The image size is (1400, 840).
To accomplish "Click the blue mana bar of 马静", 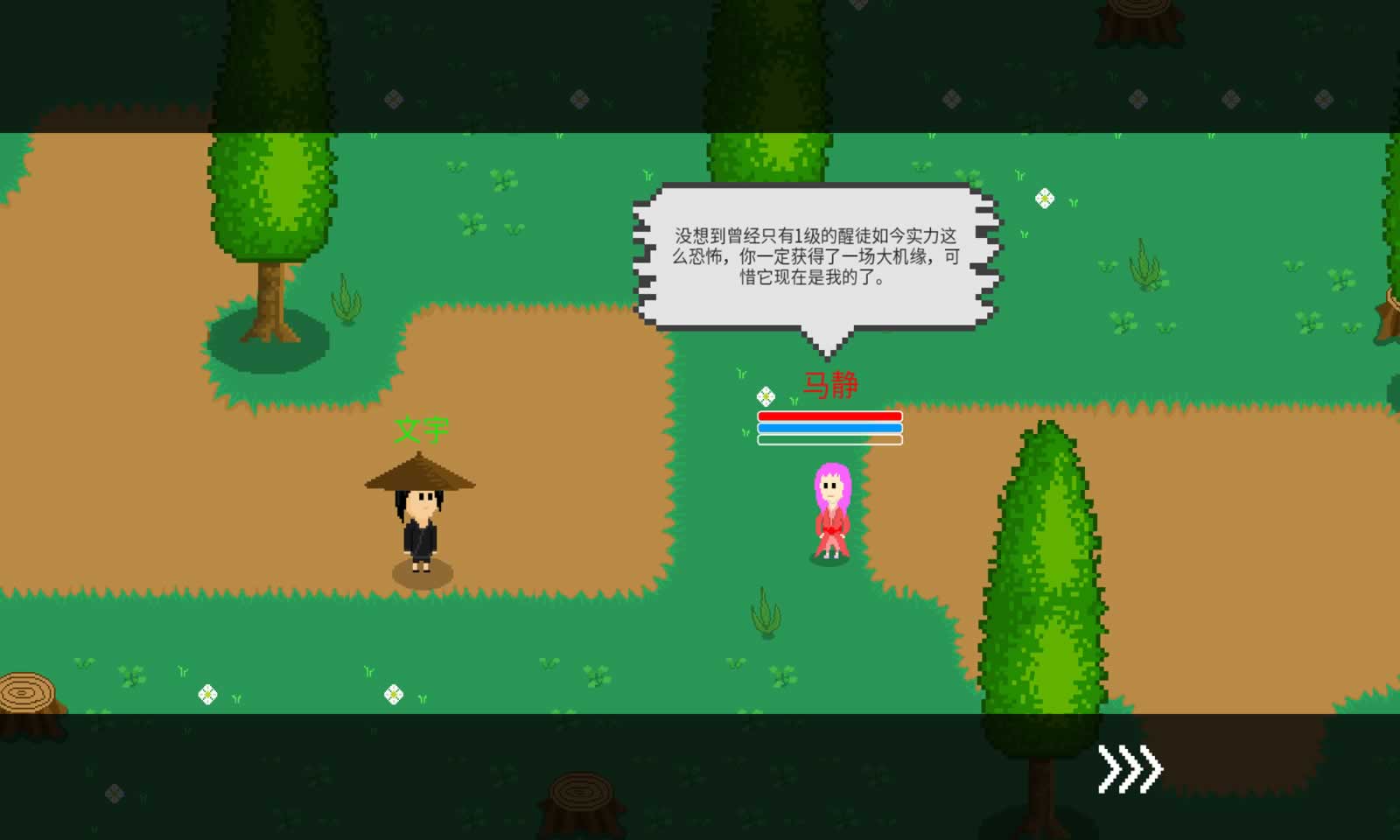I will click(x=829, y=428).
